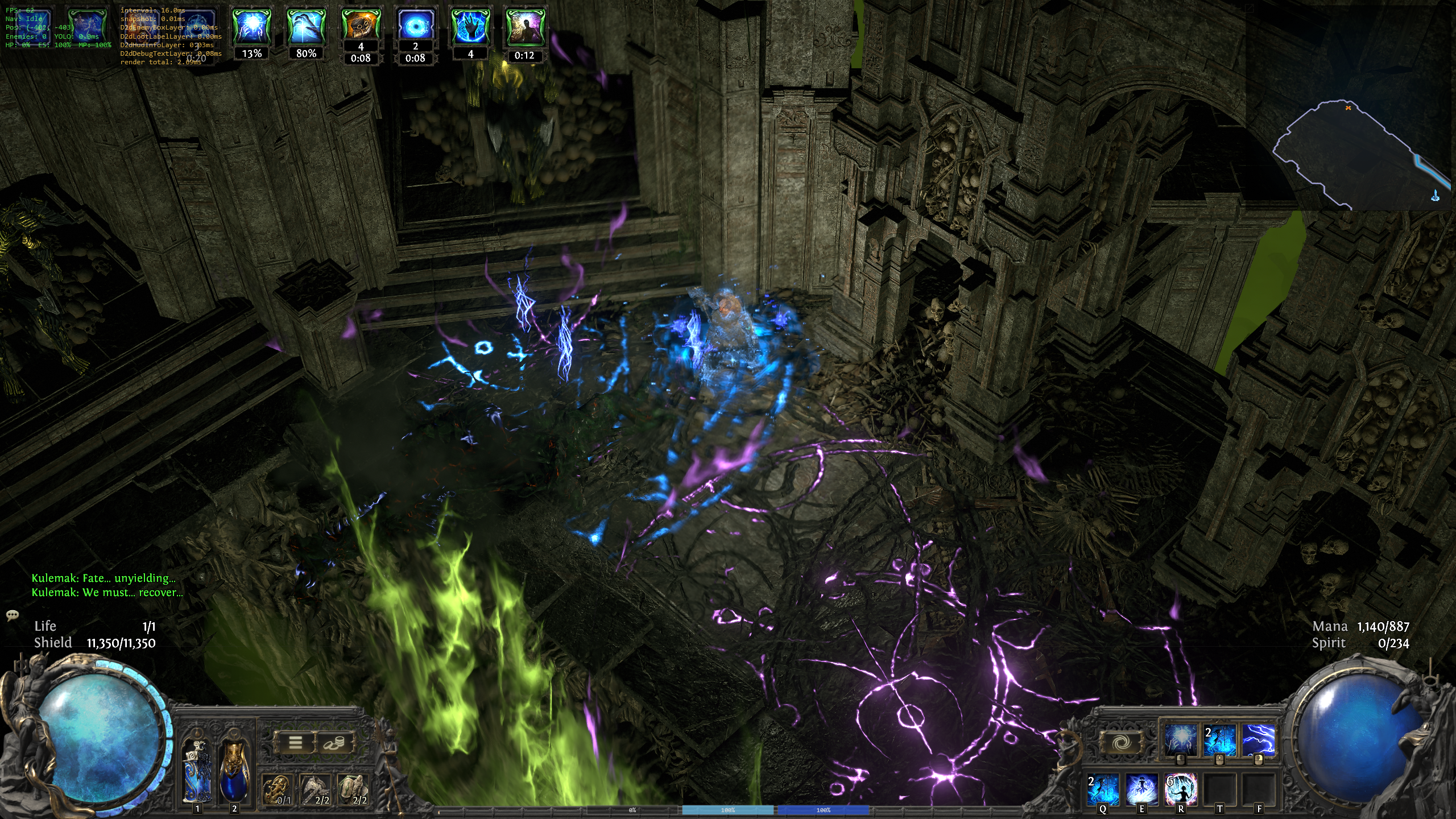Open the main menu hamburger button
Image resolution: width=1456 pixels, height=819 pixels.
pyautogui.click(x=295, y=743)
